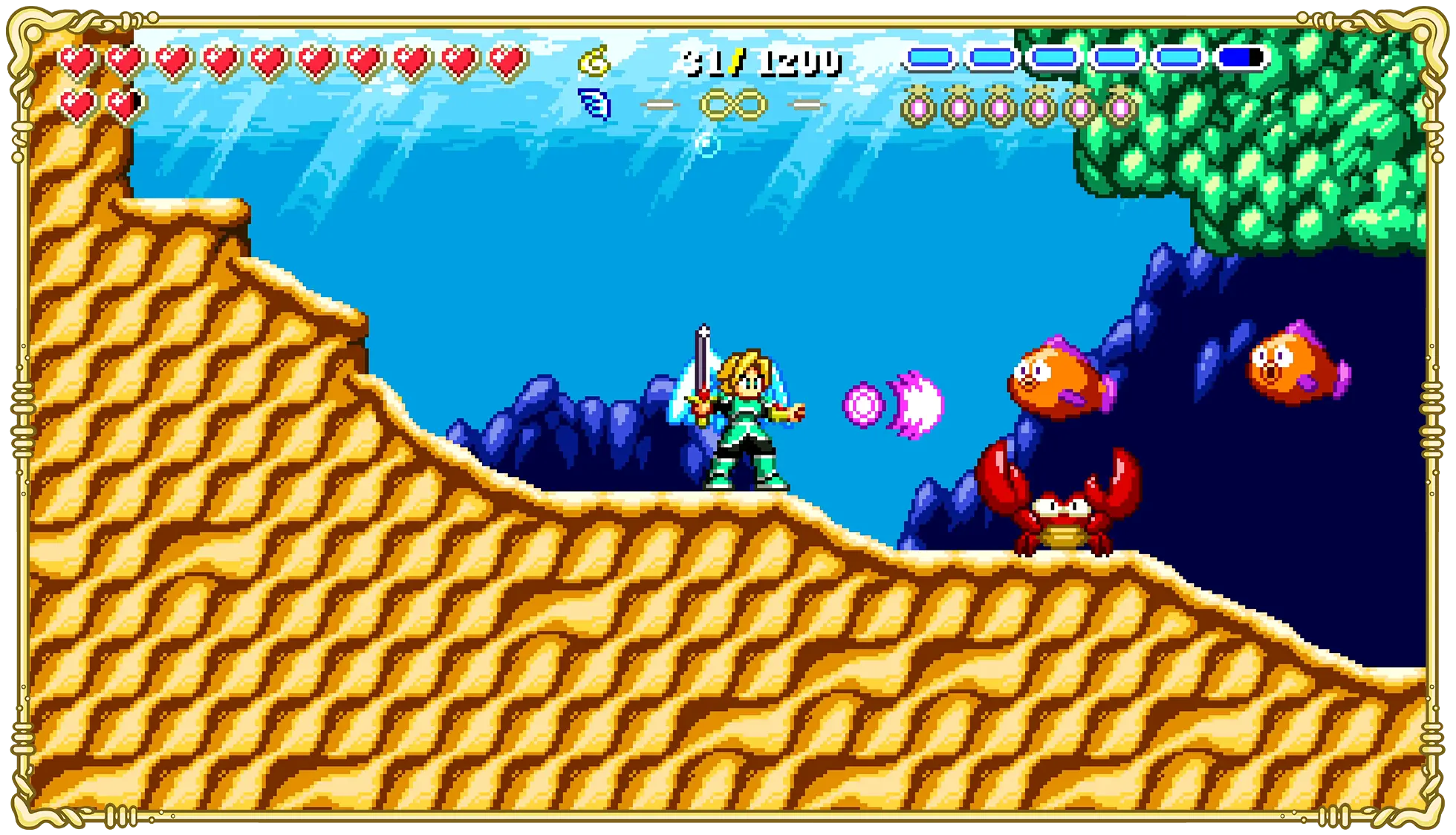Click the gold coin currency icon
1456x835 pixels.
594,62
